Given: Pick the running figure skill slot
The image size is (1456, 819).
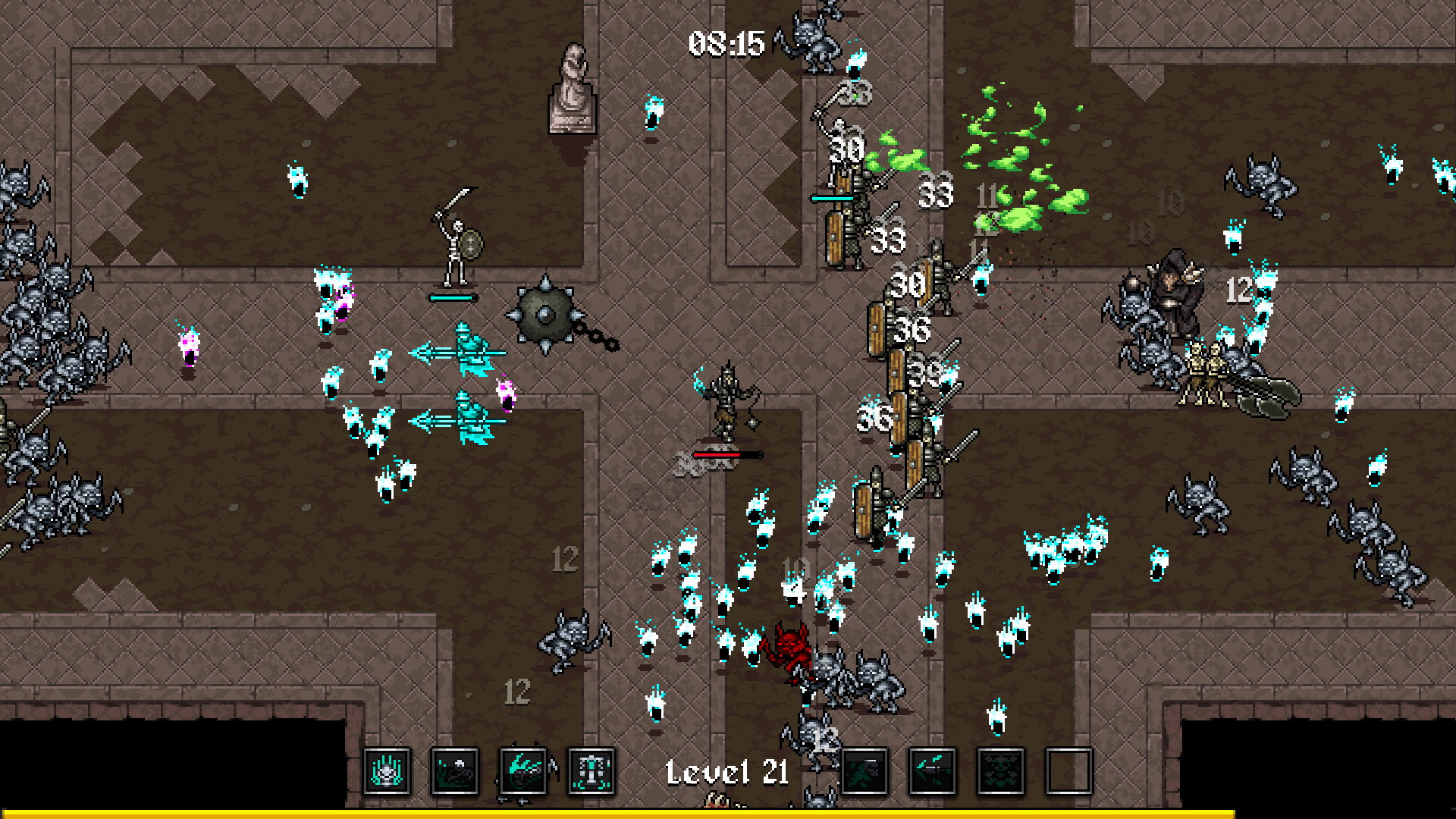Looking at the screenshot, I should click(x=864, y=771).
